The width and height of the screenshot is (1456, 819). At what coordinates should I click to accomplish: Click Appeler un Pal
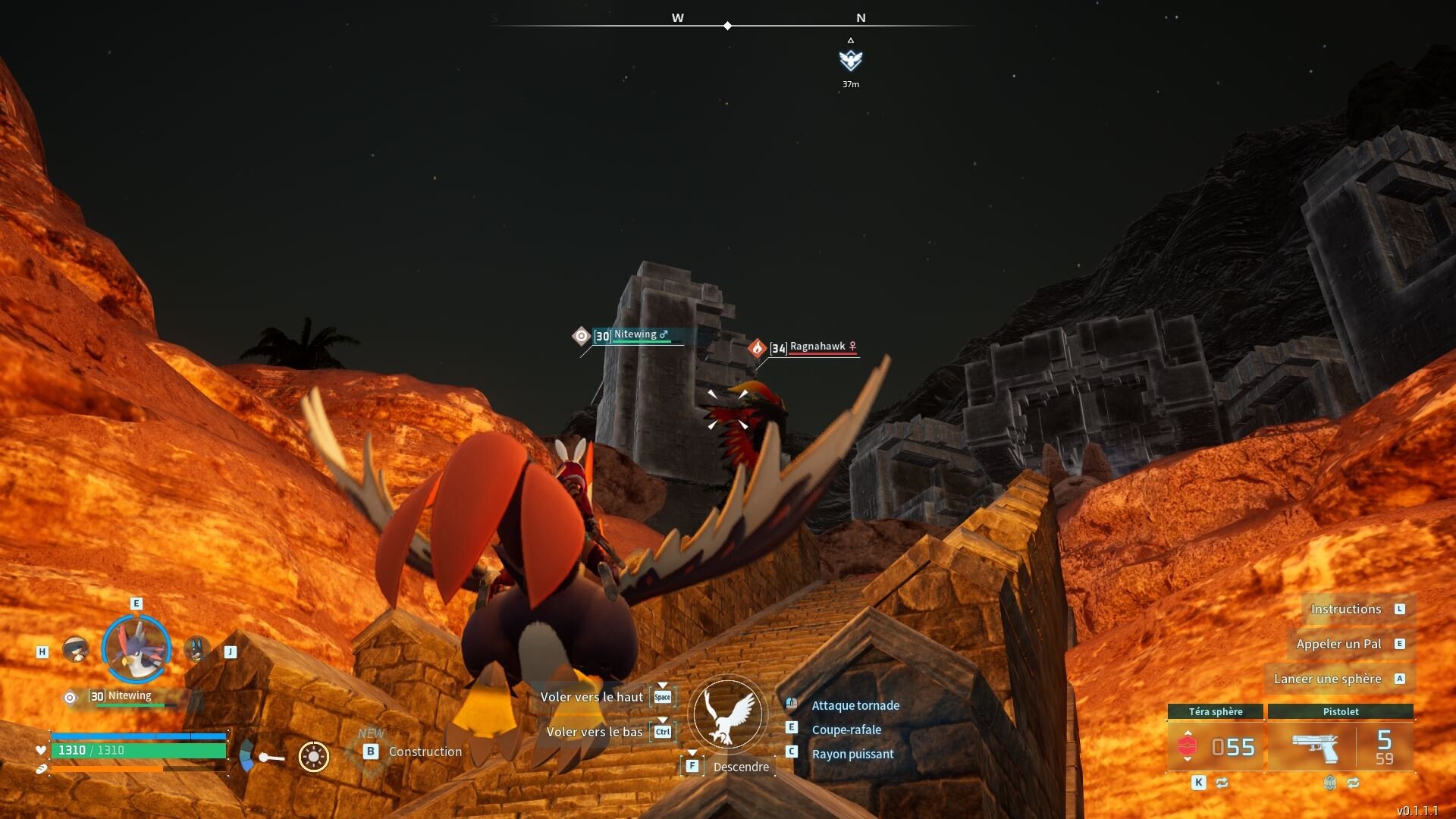pos(1339,644)
